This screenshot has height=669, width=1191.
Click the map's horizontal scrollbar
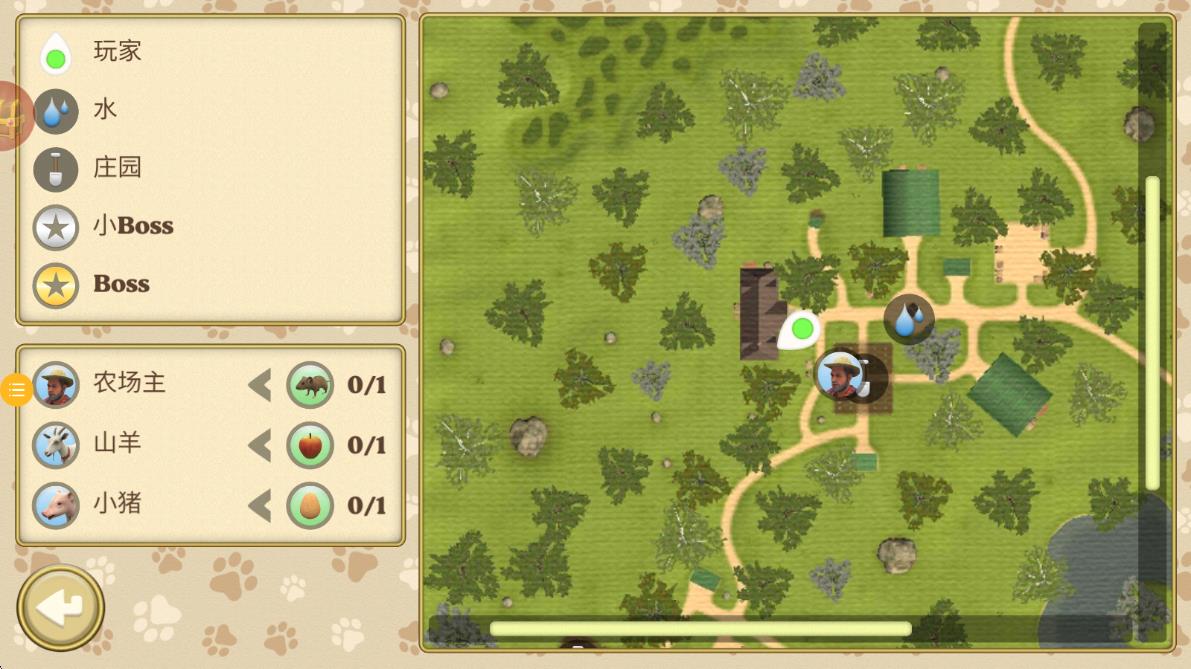[x=700, y=629]
